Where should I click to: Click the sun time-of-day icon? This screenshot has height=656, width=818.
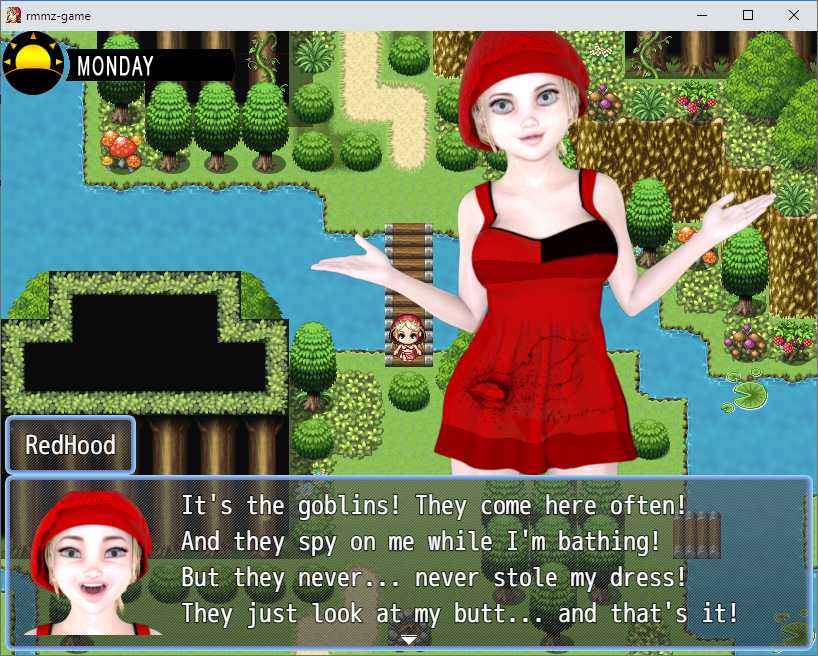click(x=34, y=63)
